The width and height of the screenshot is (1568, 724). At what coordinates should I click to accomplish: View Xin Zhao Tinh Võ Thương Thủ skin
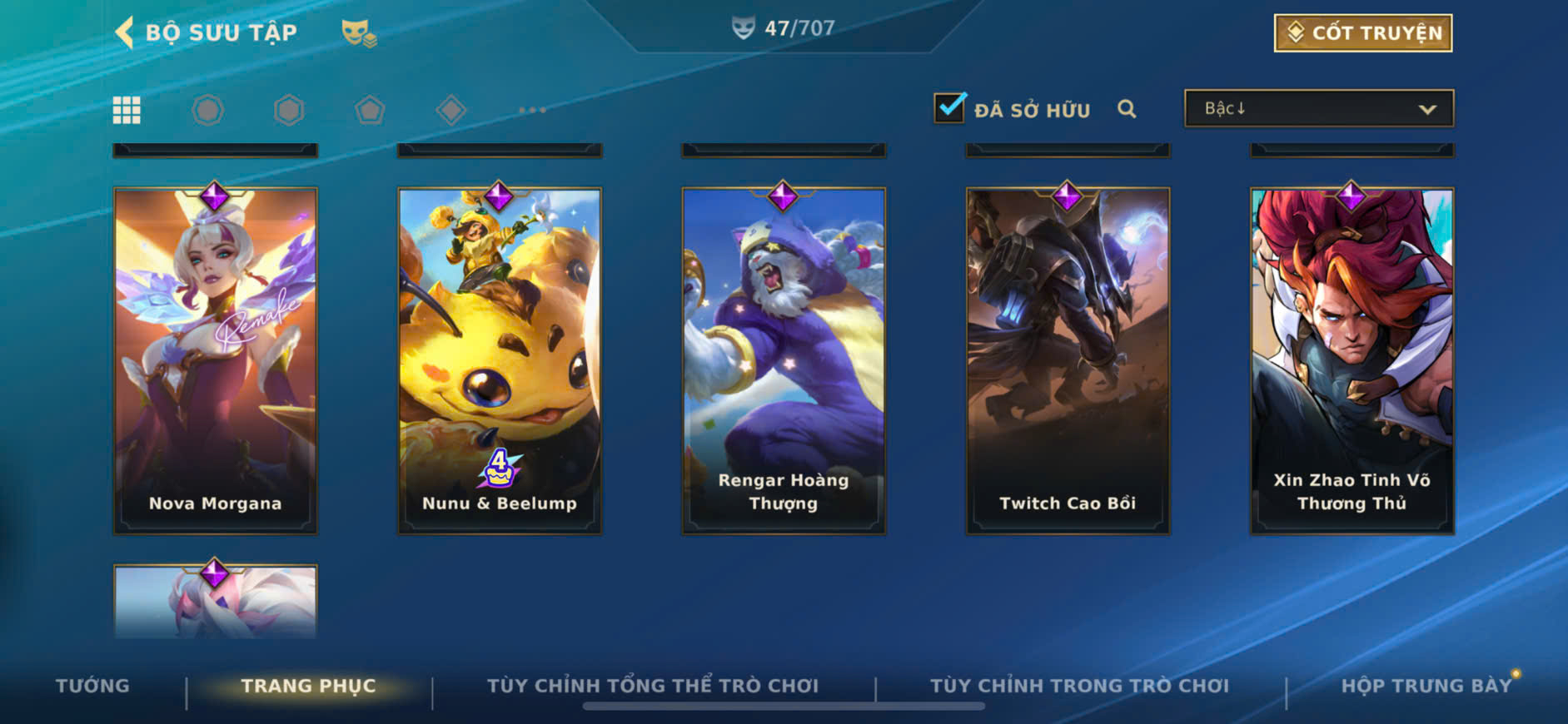[1351, 360]
